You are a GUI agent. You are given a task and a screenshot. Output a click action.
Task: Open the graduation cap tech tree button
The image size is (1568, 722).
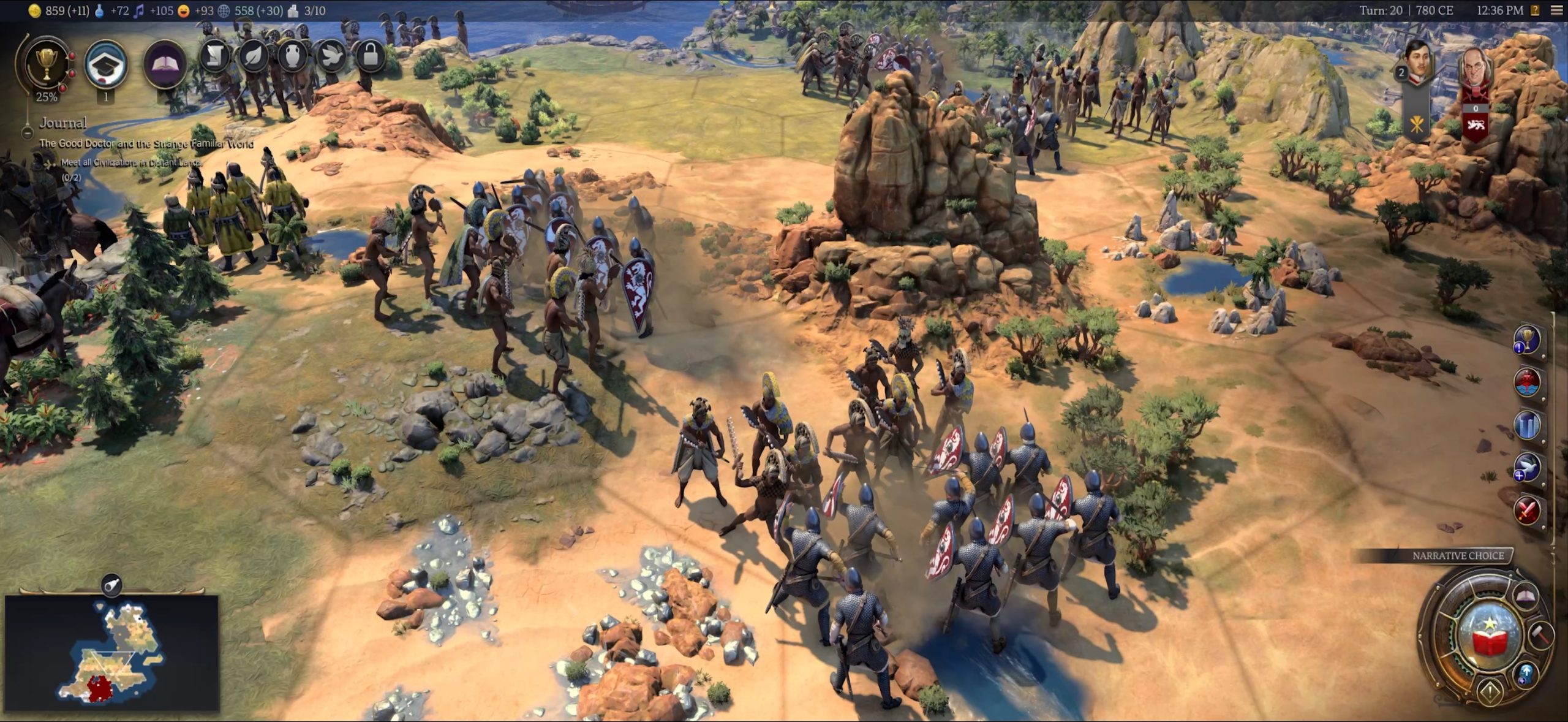[106, 63]
